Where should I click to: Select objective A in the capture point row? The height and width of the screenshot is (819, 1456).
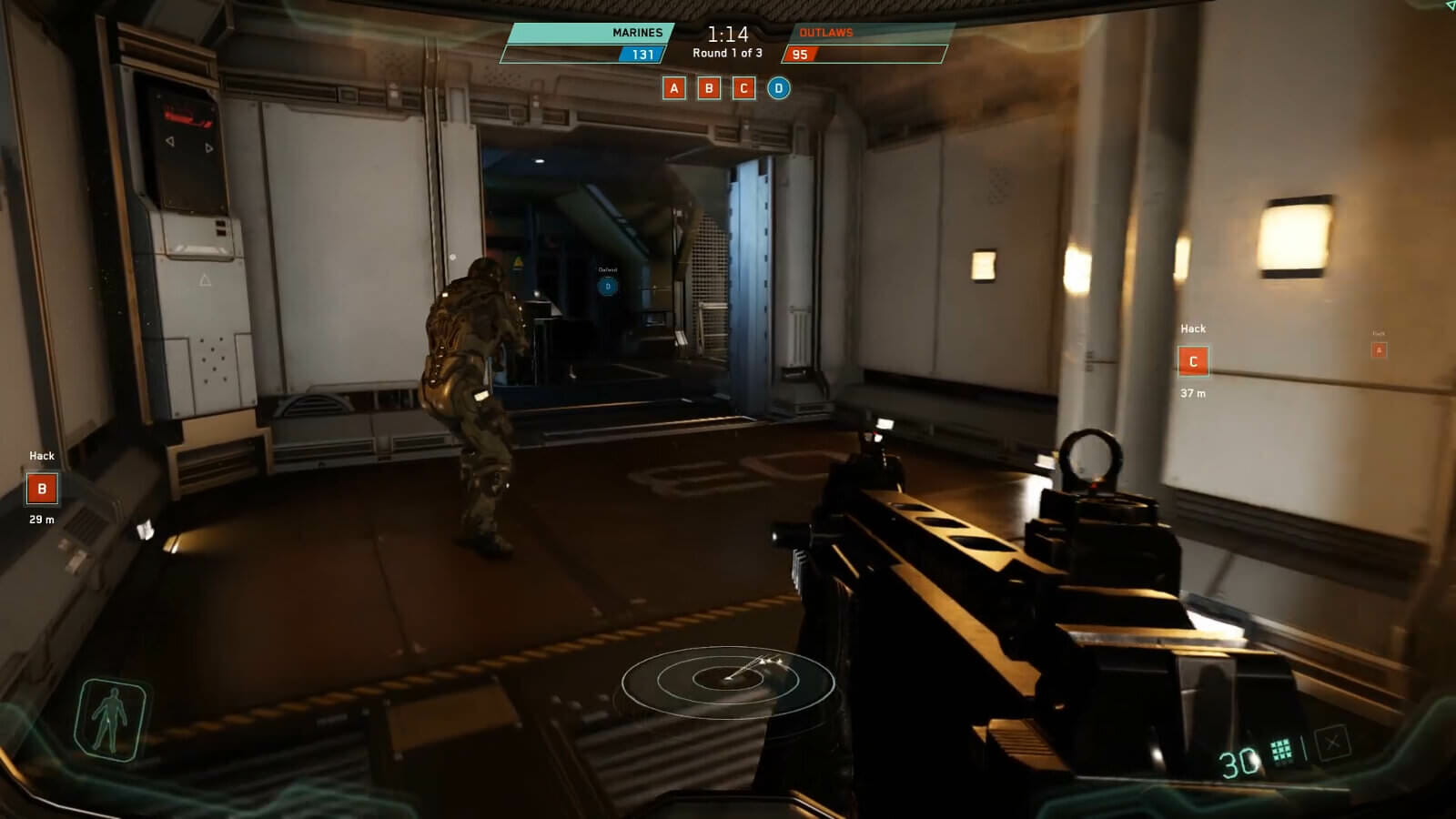click(673, 88)
